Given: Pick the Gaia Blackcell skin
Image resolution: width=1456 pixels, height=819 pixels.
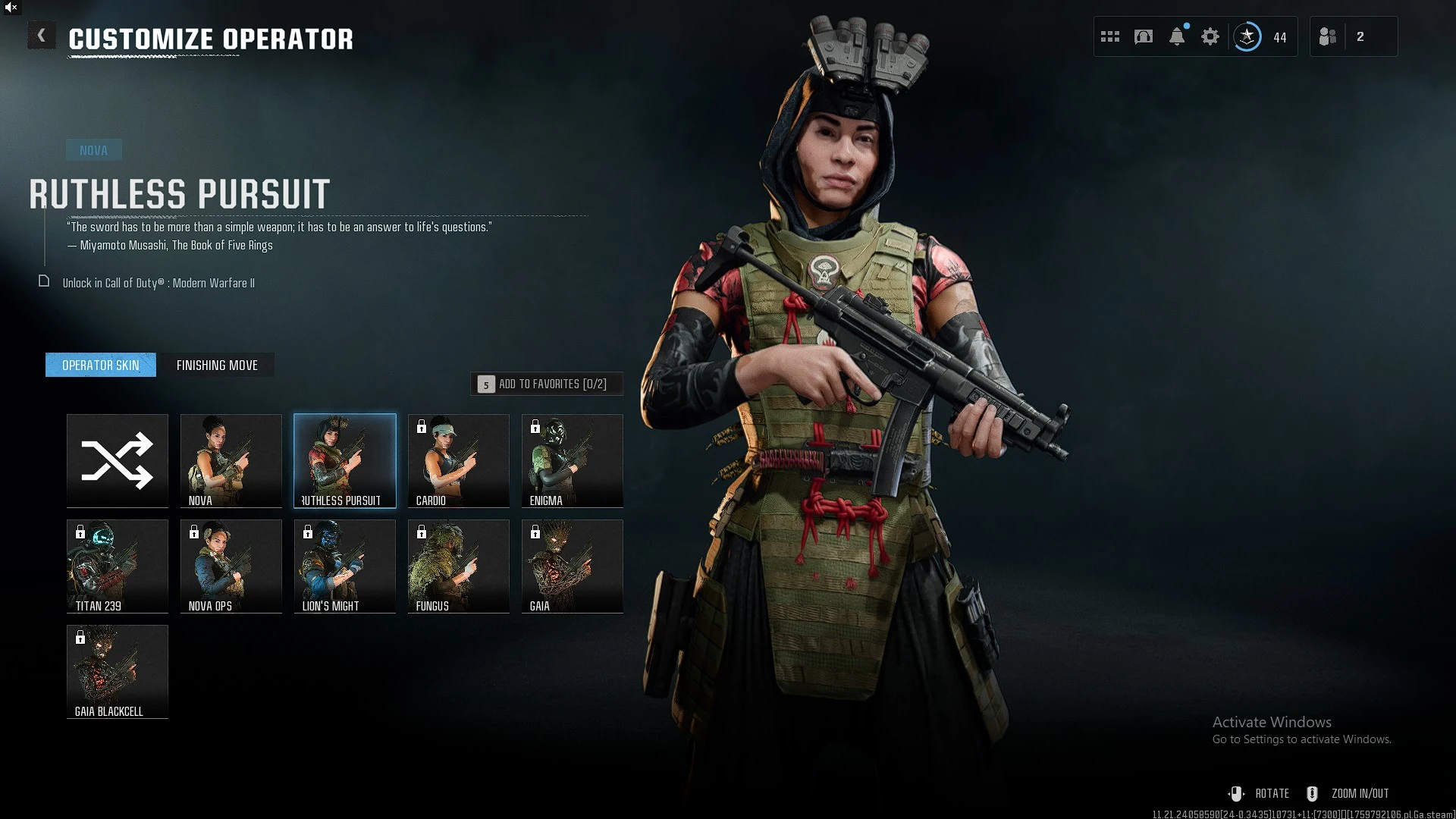Looking at the screenshot, I should click(x=118, y=671).
